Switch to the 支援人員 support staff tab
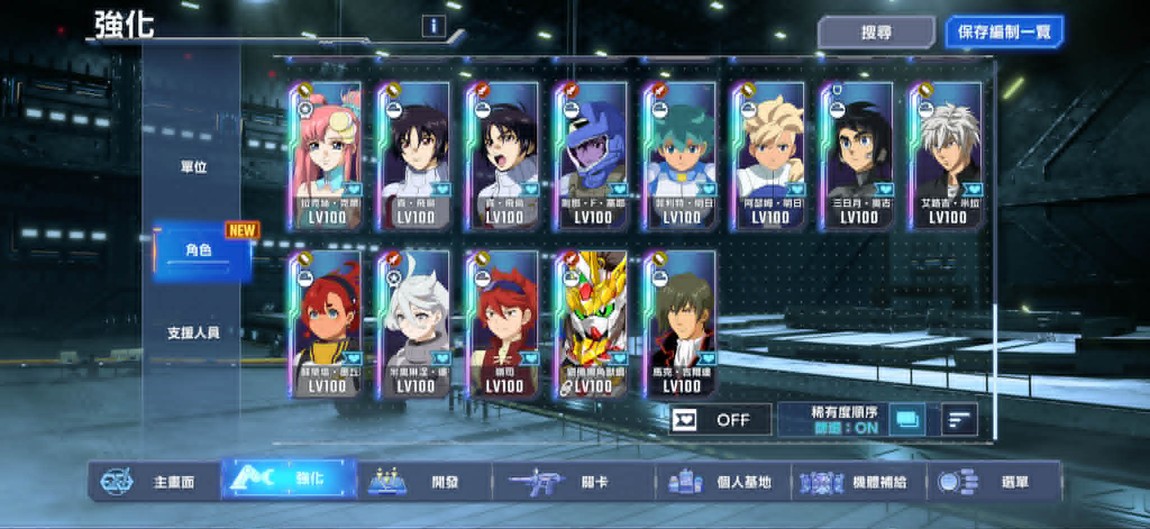 click(193, 332)
